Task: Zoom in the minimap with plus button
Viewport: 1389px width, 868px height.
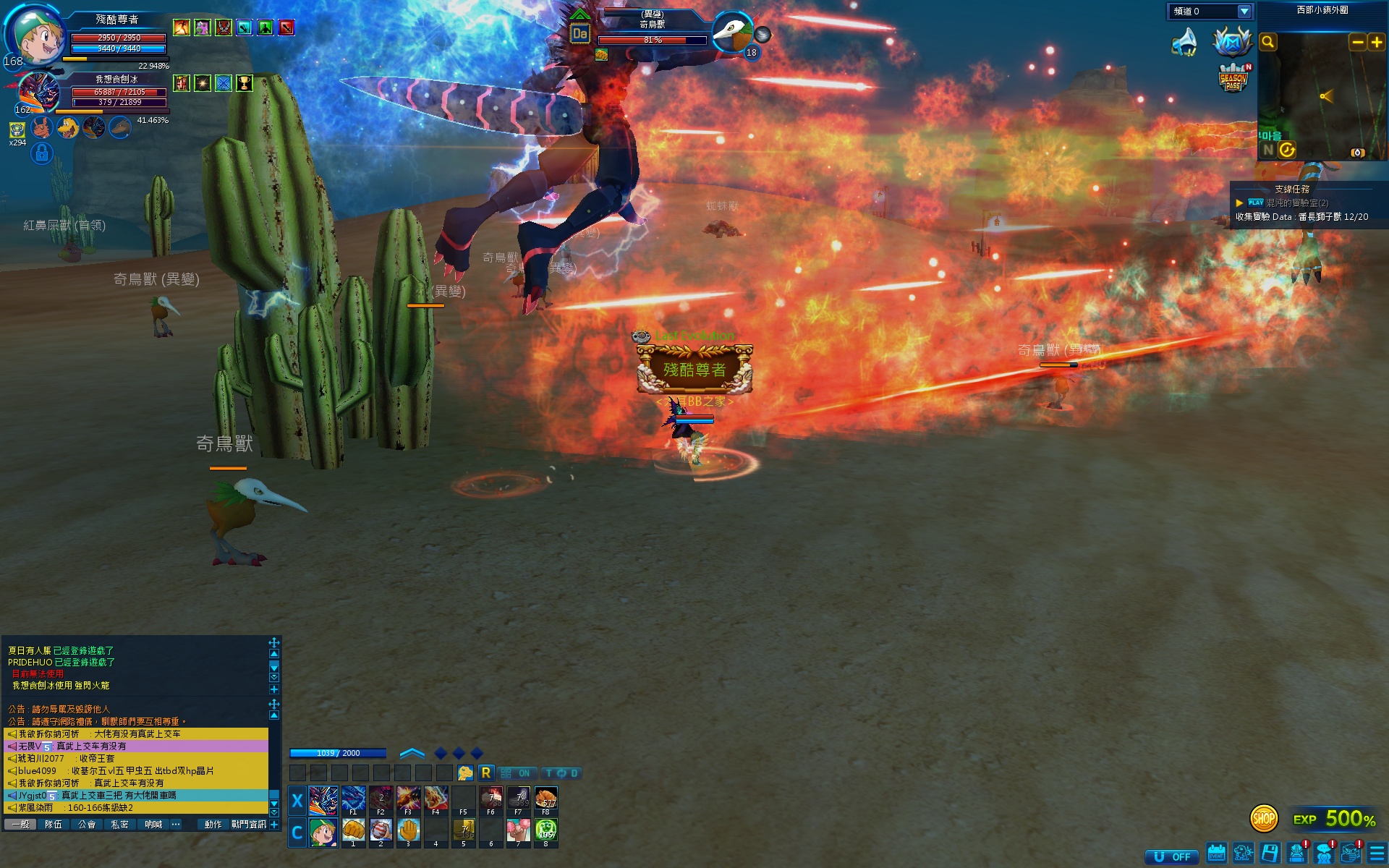Action: (x=1376, y=43)
